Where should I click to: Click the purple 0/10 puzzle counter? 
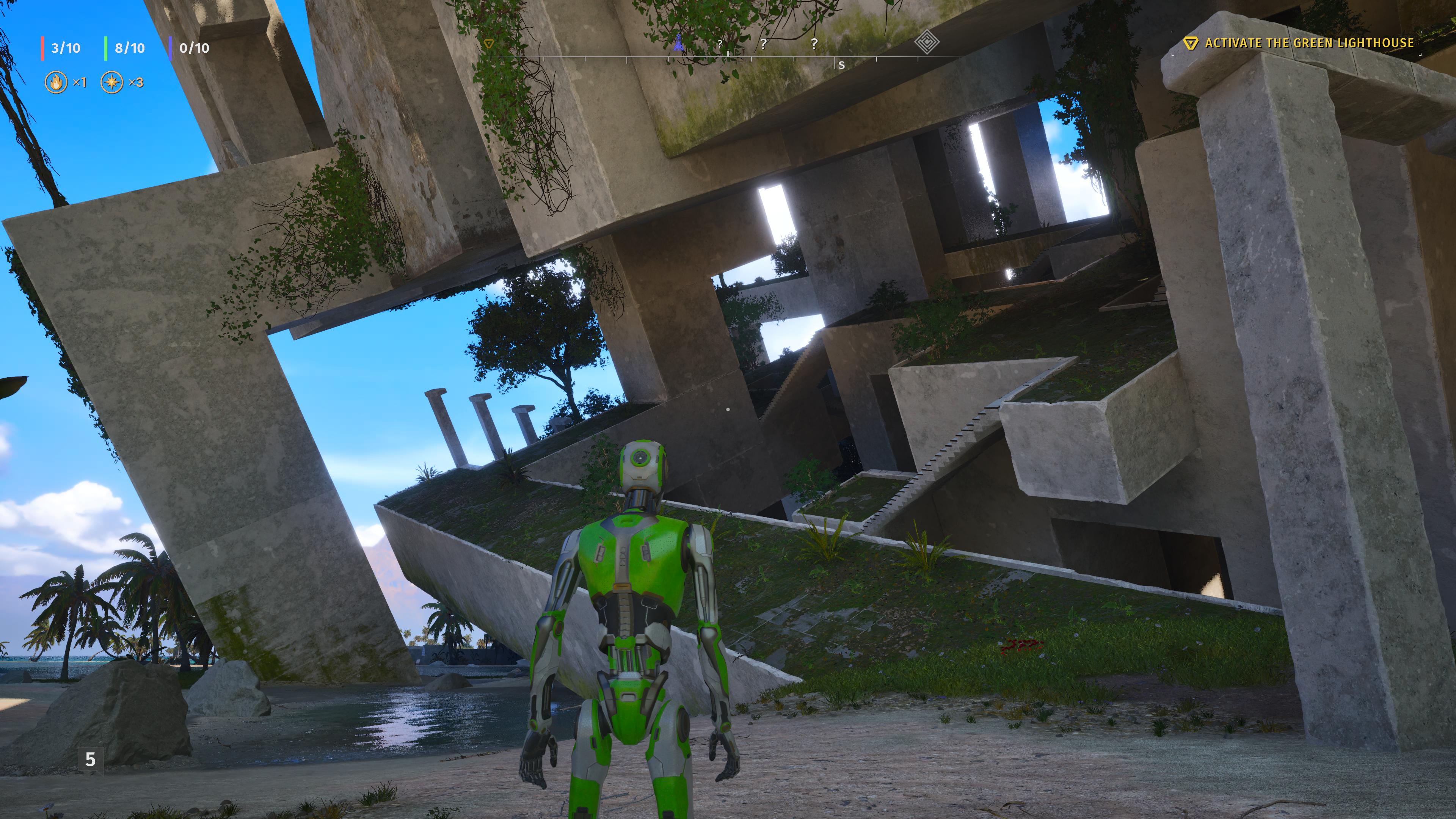pyautogui.click(x=195, y=47)
